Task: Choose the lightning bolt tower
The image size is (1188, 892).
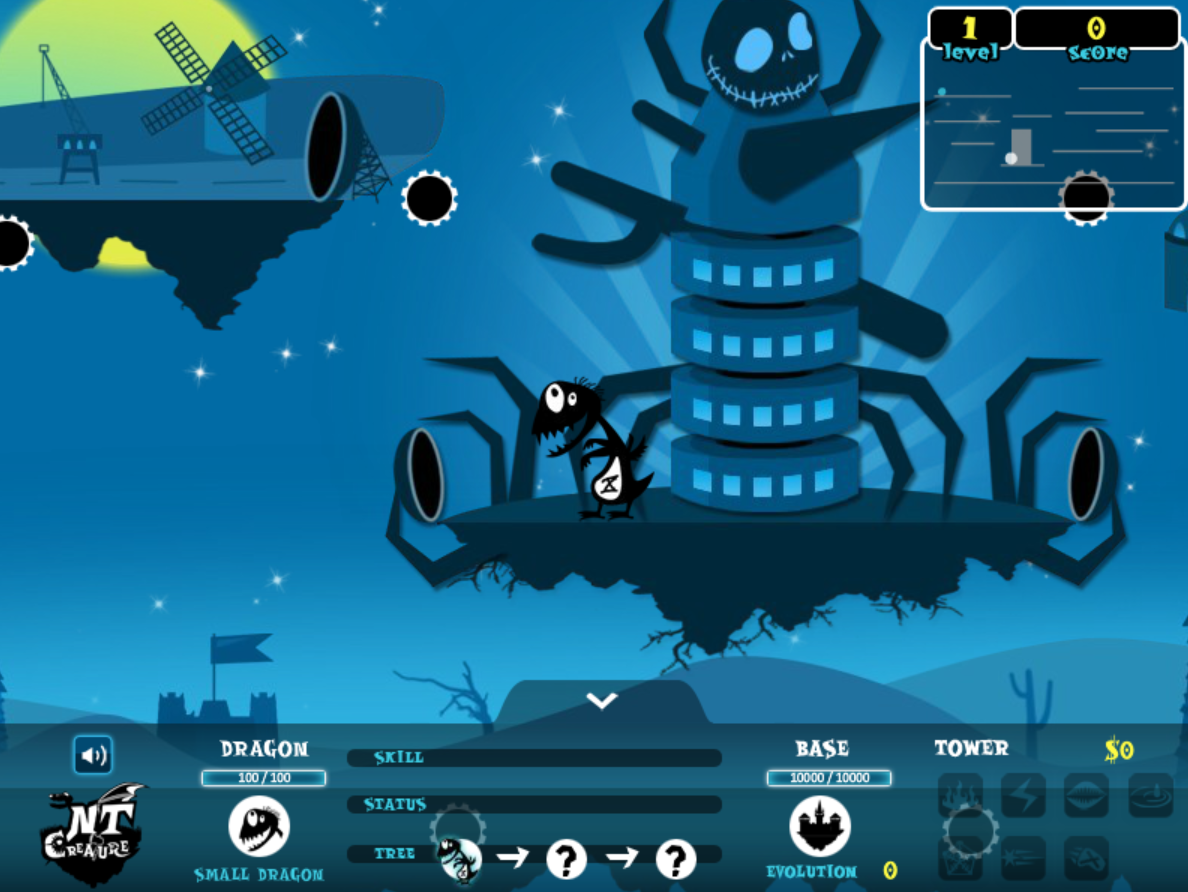Action: pyautogui.click(x=1023, y=795)
